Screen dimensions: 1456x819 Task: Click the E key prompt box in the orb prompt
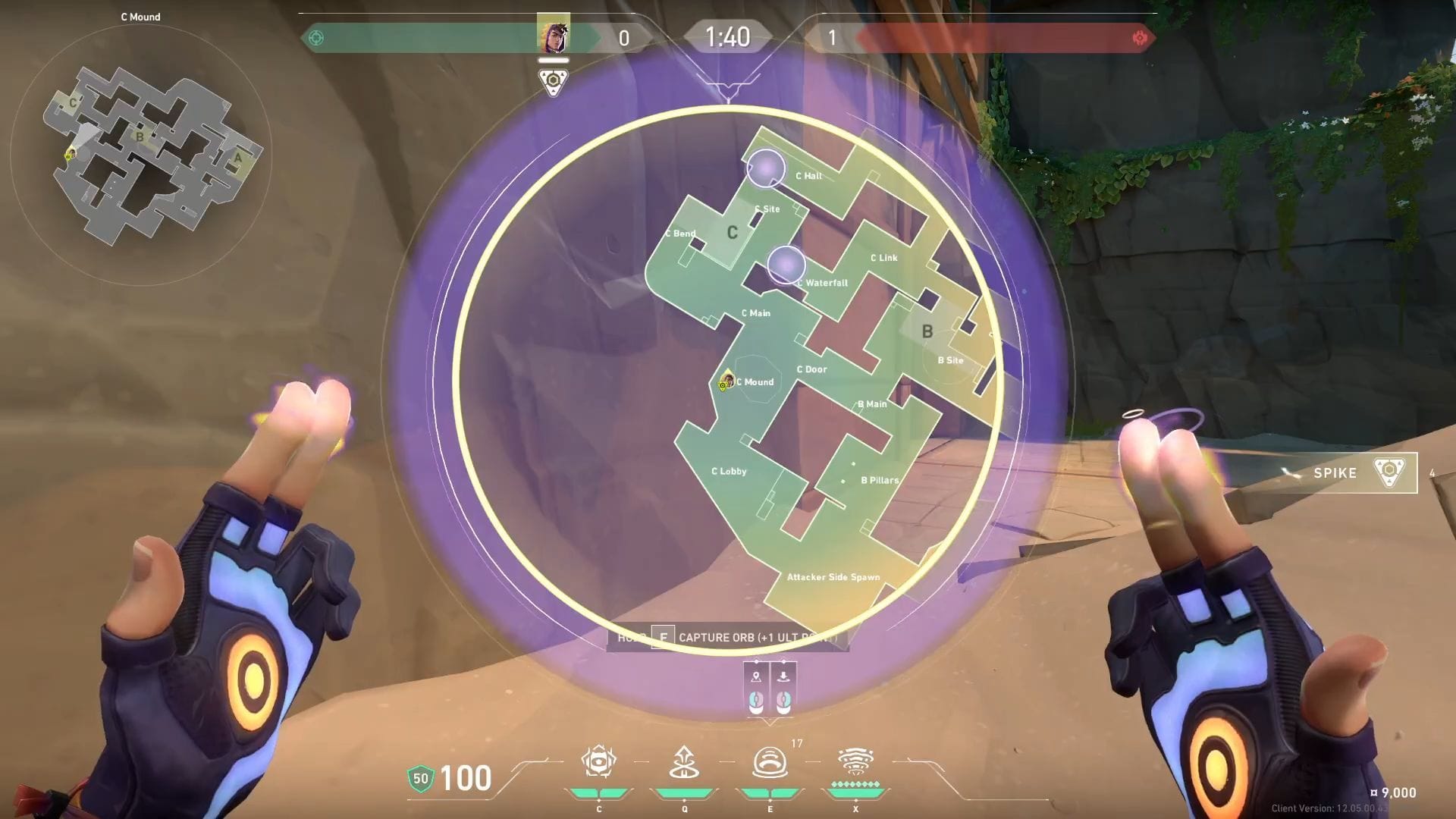pos(663,638)
